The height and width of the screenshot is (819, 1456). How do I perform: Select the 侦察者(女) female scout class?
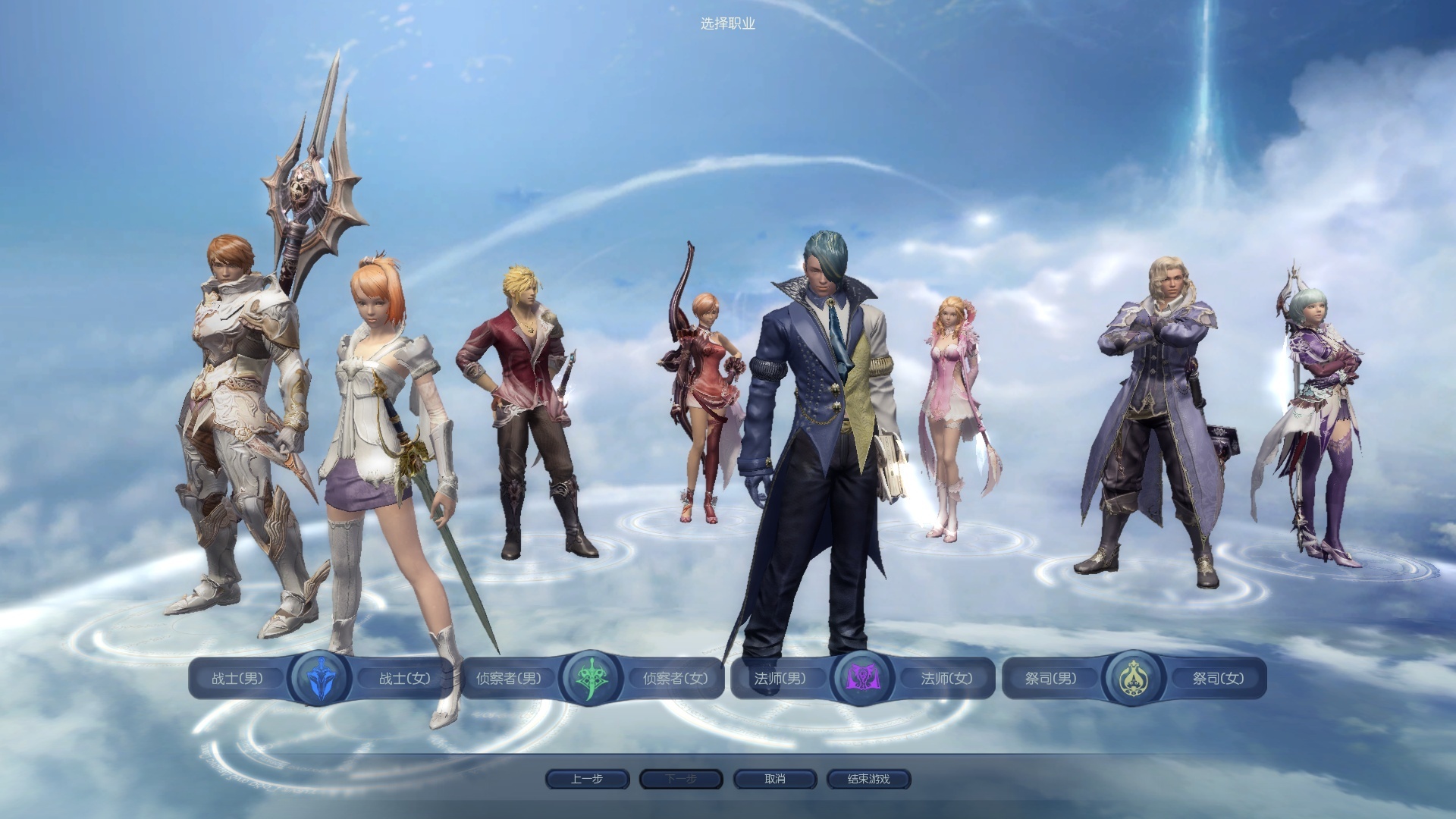tap(675, 679)
